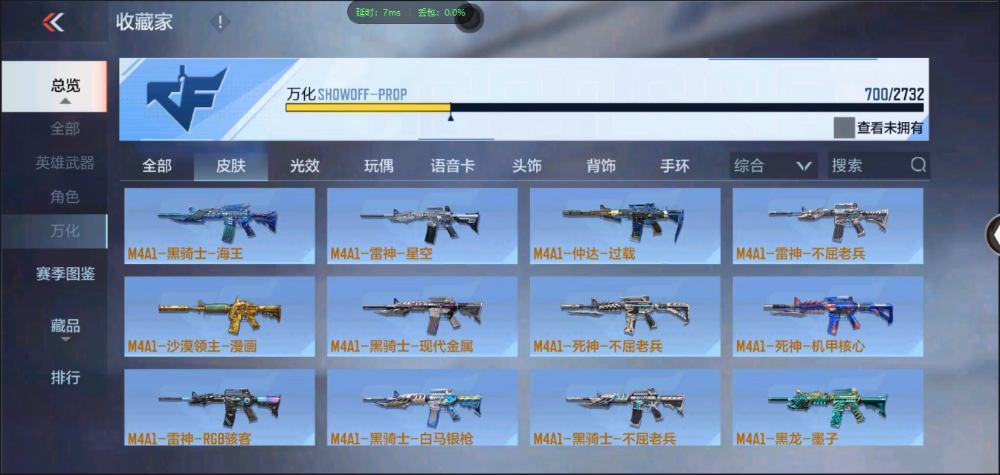Open the 综合 sort dropdown
Screen dimensions: 1000x475
[x=772, y=166]
